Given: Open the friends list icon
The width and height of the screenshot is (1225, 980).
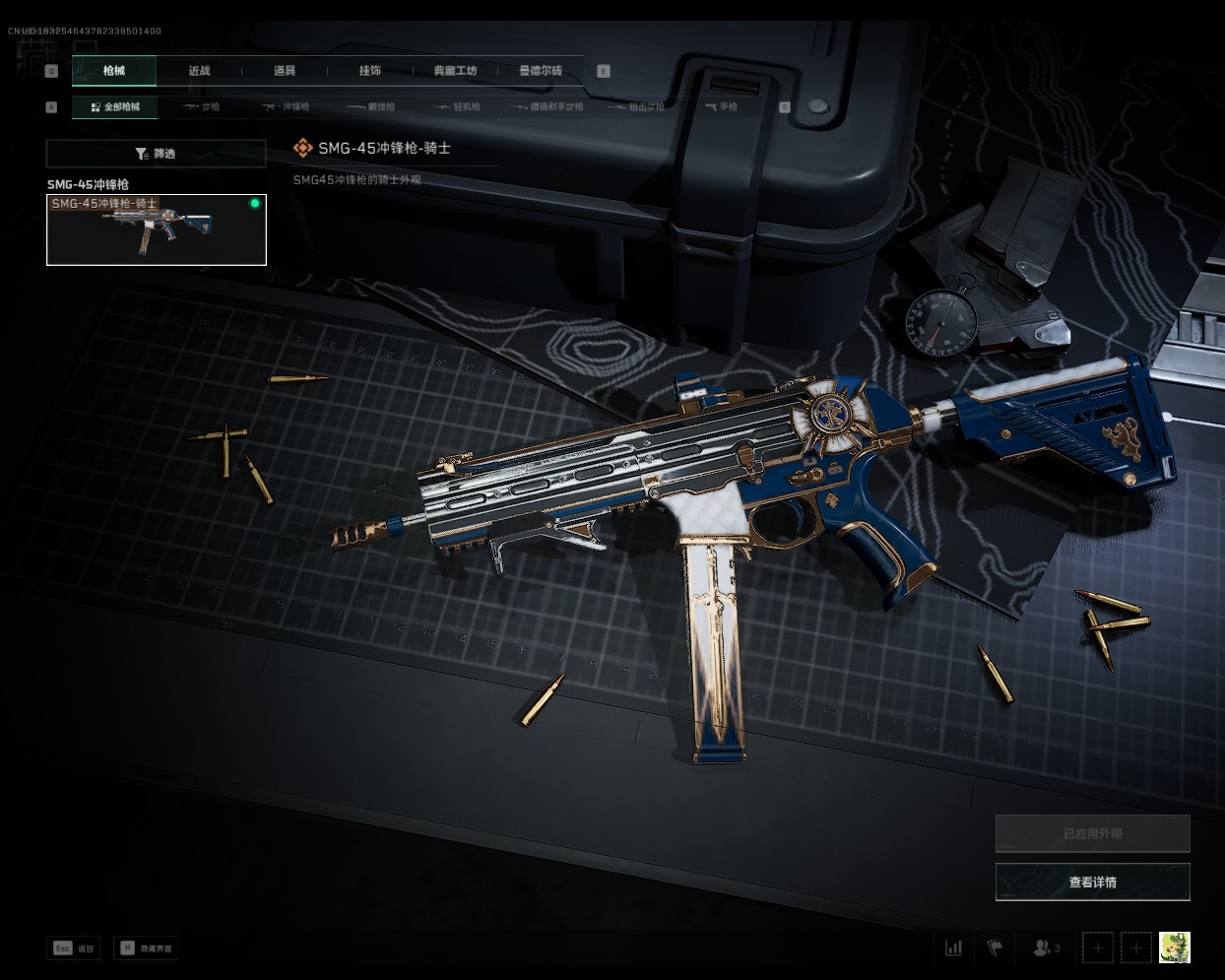Looking at the screenshot, I should pos(1045,947).
